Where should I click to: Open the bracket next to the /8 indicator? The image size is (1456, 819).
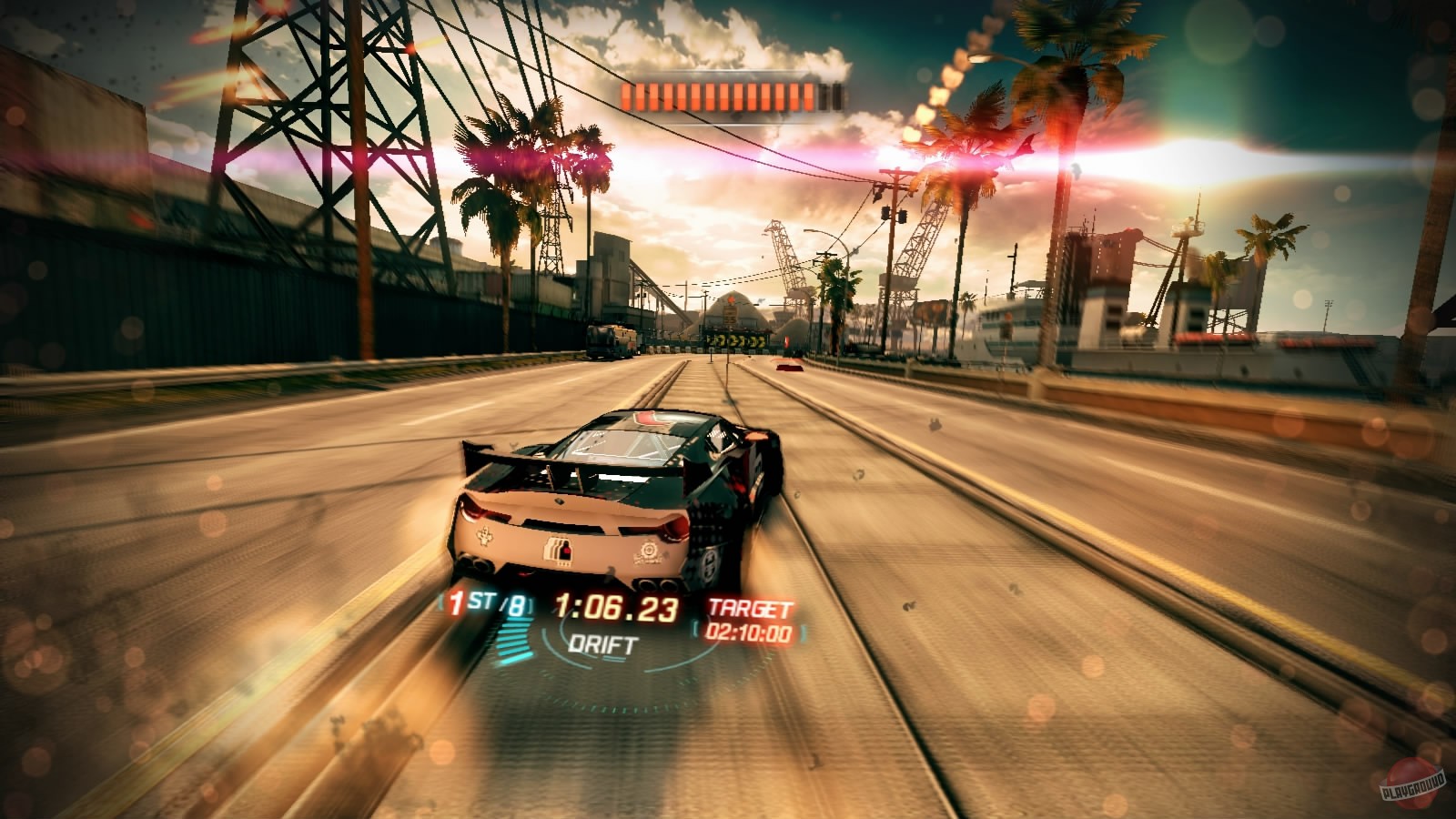point(531,605)
